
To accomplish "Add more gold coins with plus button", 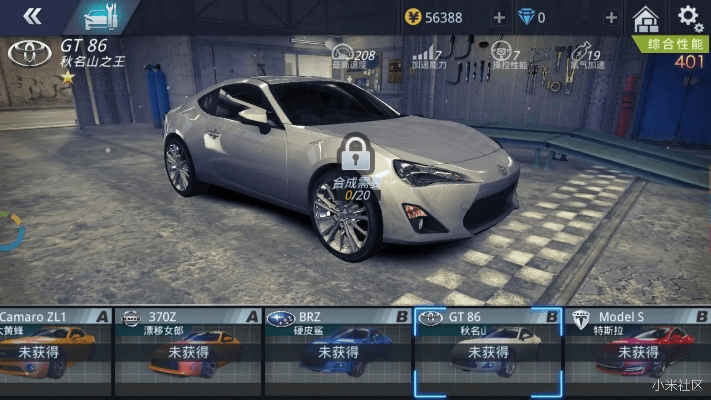I will [499, 17].
